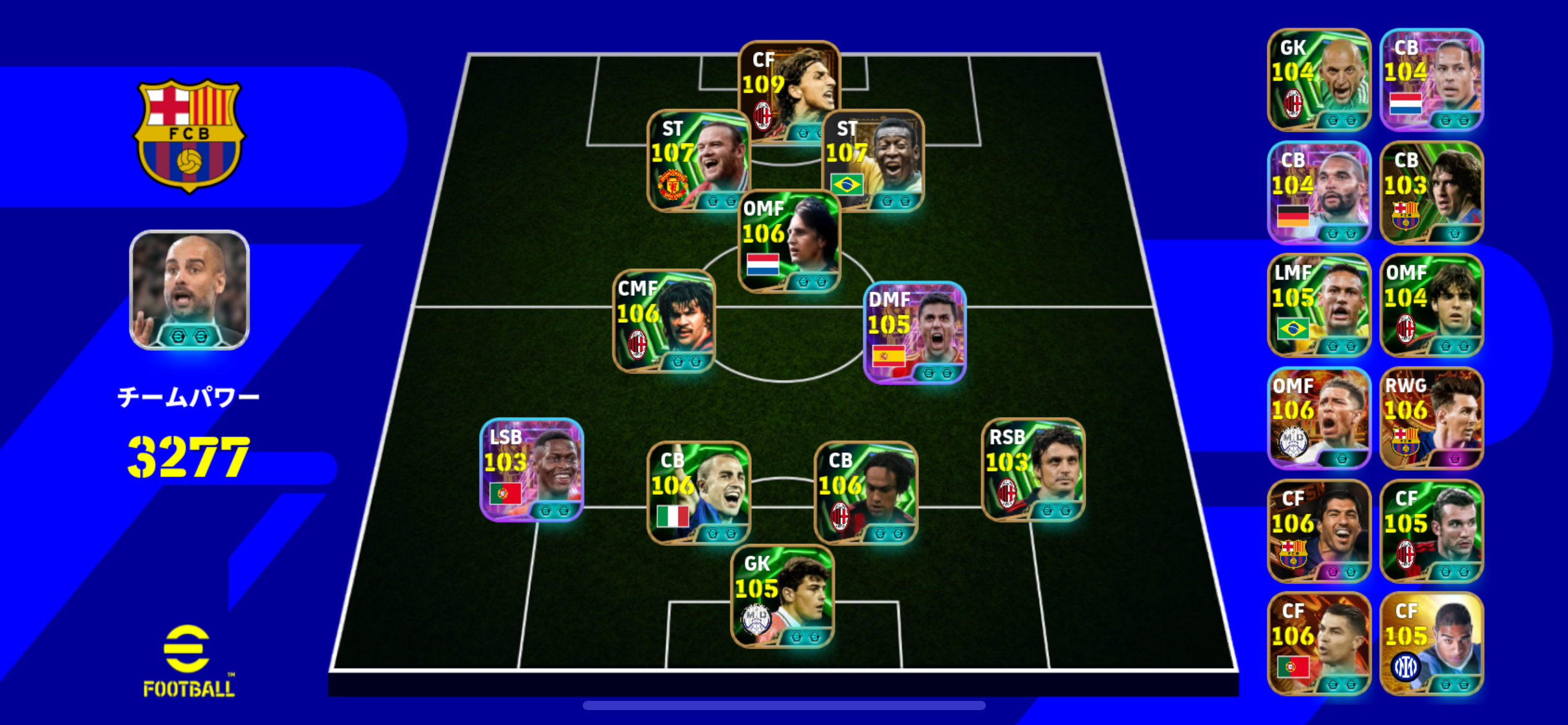The image size is (1568, 725).
Task: Choose the Manchester United ST 107 card
Action: point(698,161)
